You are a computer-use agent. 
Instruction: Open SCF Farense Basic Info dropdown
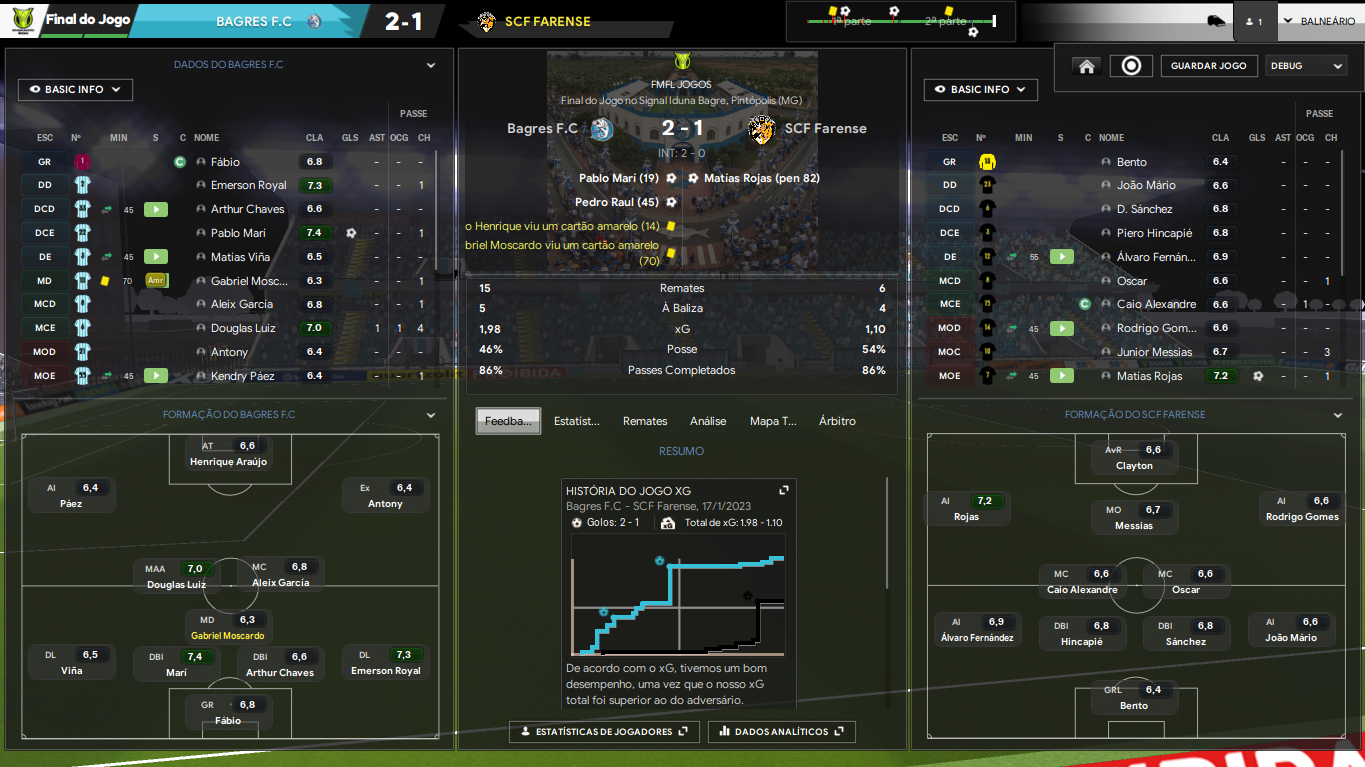click(x=980, y=90)
